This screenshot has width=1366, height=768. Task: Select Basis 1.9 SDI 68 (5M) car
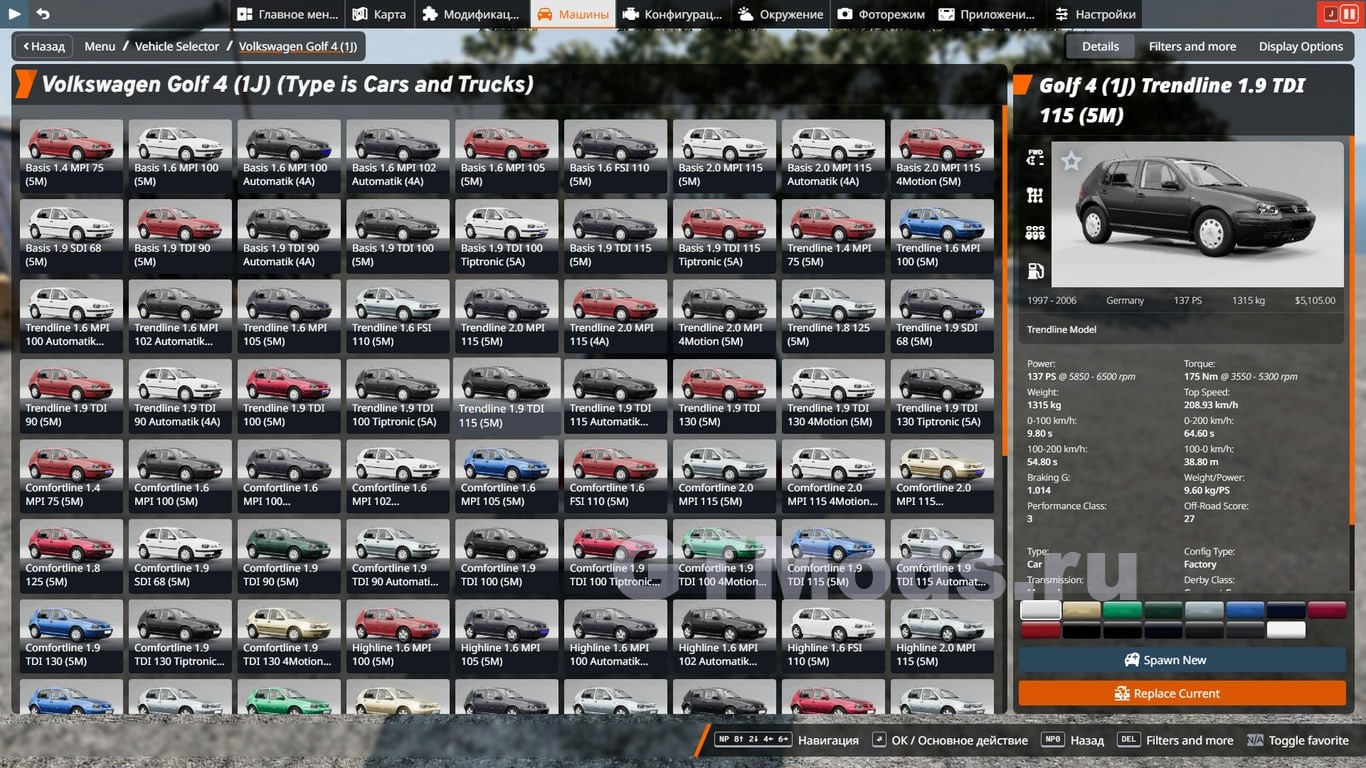point(71,235)
